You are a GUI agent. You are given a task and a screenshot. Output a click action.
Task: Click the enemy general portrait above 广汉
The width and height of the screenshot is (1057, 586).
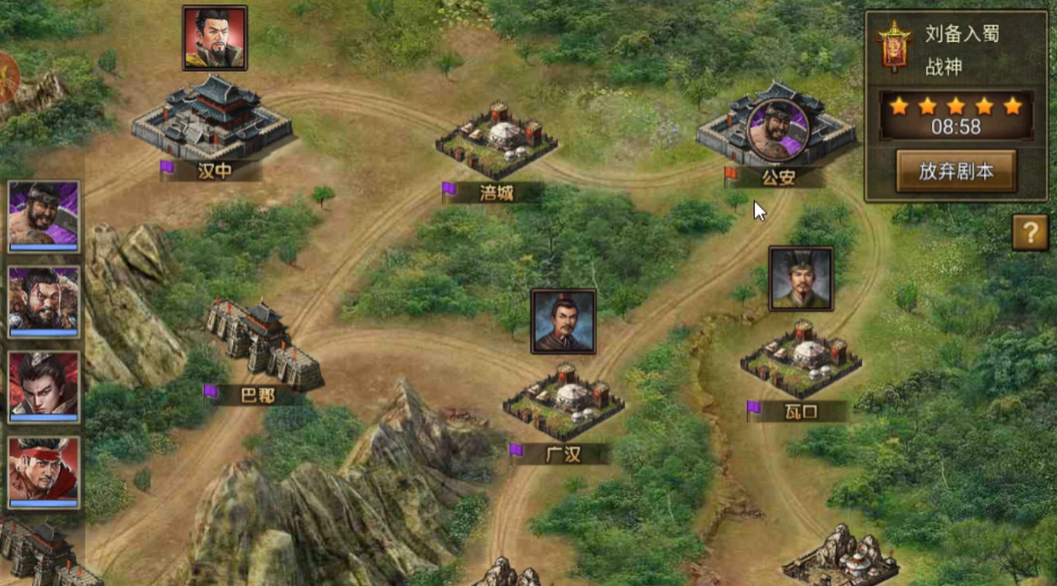click(x=563, y=321)
